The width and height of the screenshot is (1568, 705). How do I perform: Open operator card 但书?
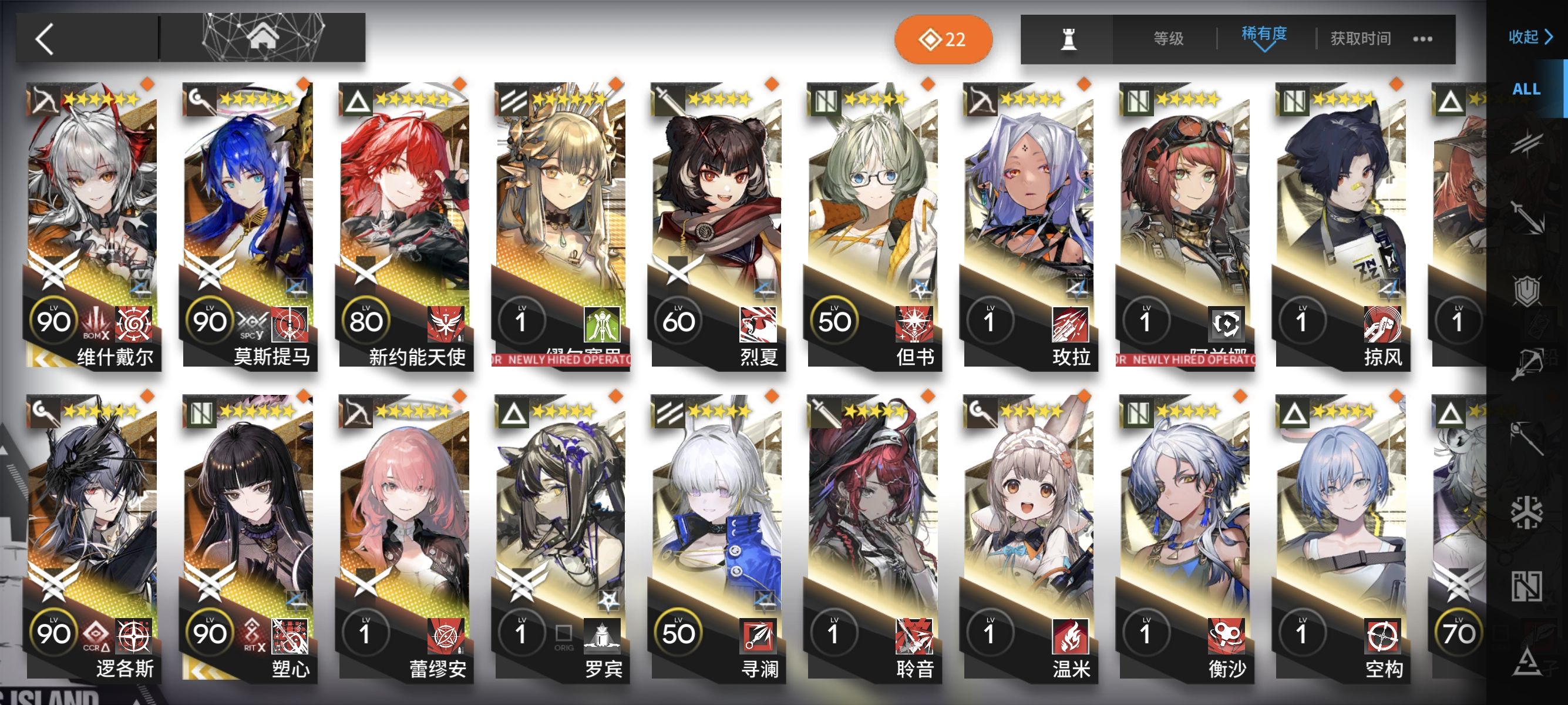(x=873, y=225)
